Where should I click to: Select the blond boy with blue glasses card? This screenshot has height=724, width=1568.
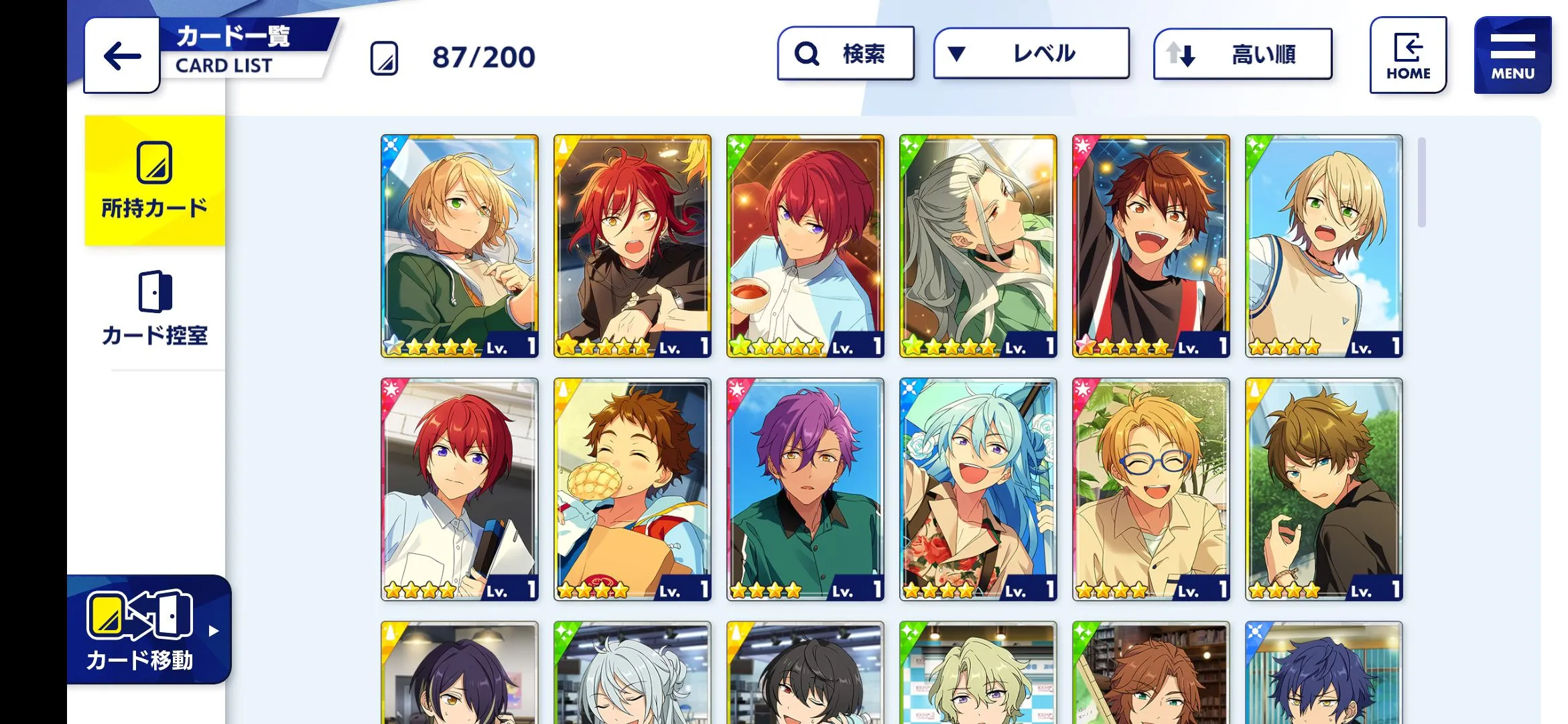1151,489
